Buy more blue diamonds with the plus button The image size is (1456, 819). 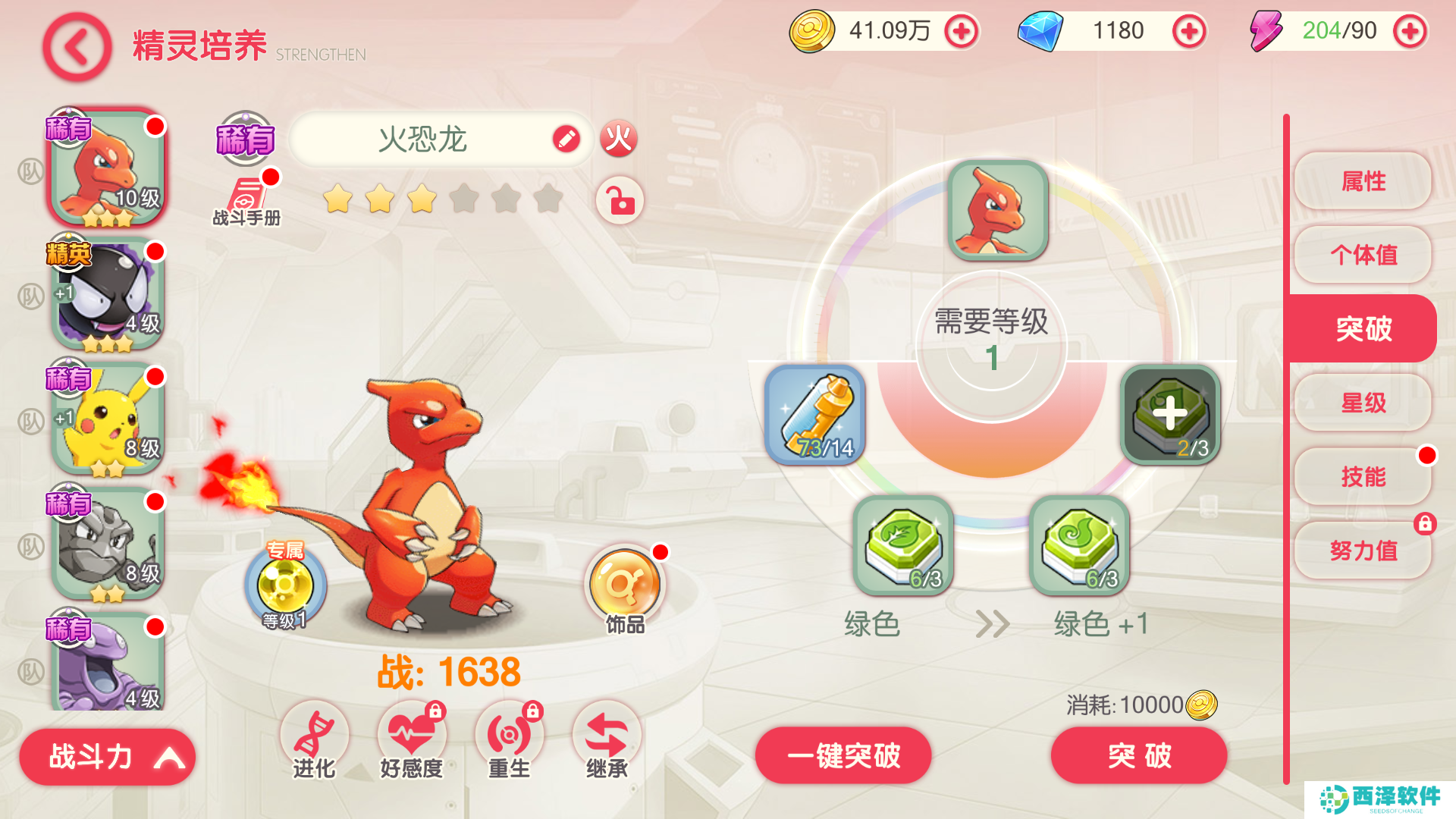coord(1188,32)
